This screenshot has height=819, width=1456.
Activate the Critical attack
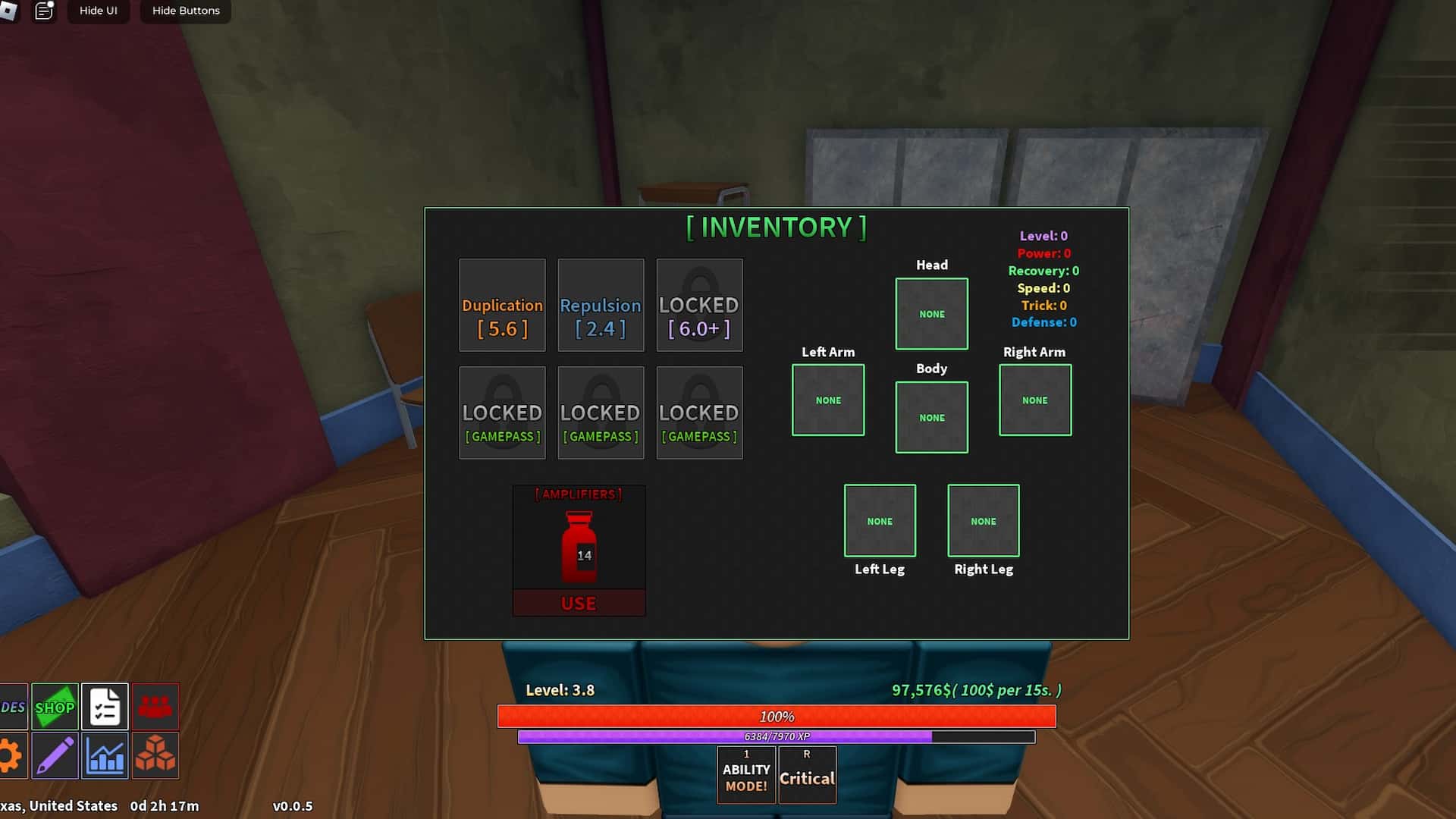807,774
